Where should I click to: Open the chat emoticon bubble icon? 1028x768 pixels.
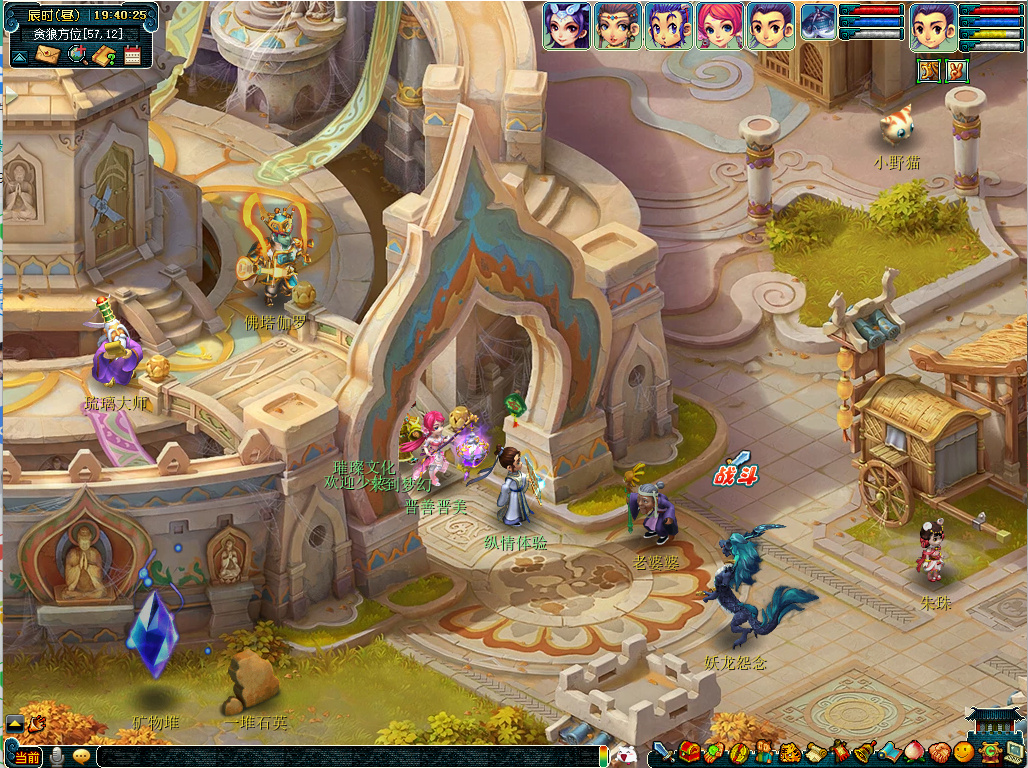(x=81, y=756)
